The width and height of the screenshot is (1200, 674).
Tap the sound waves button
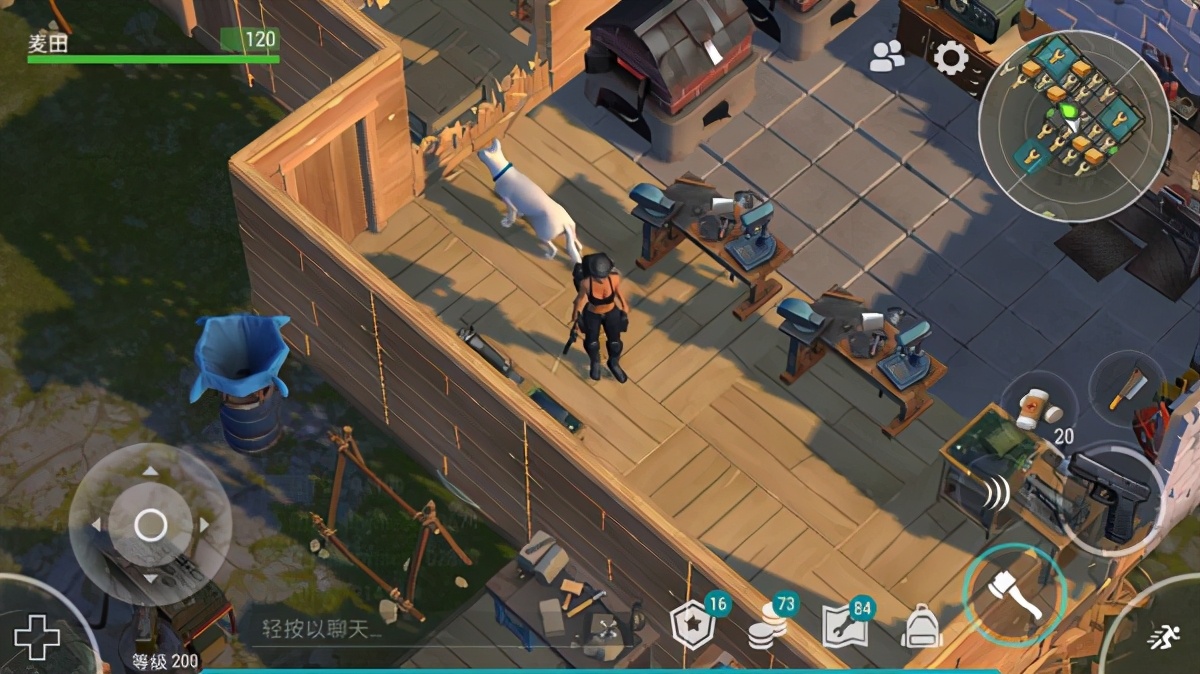[997, 493]
